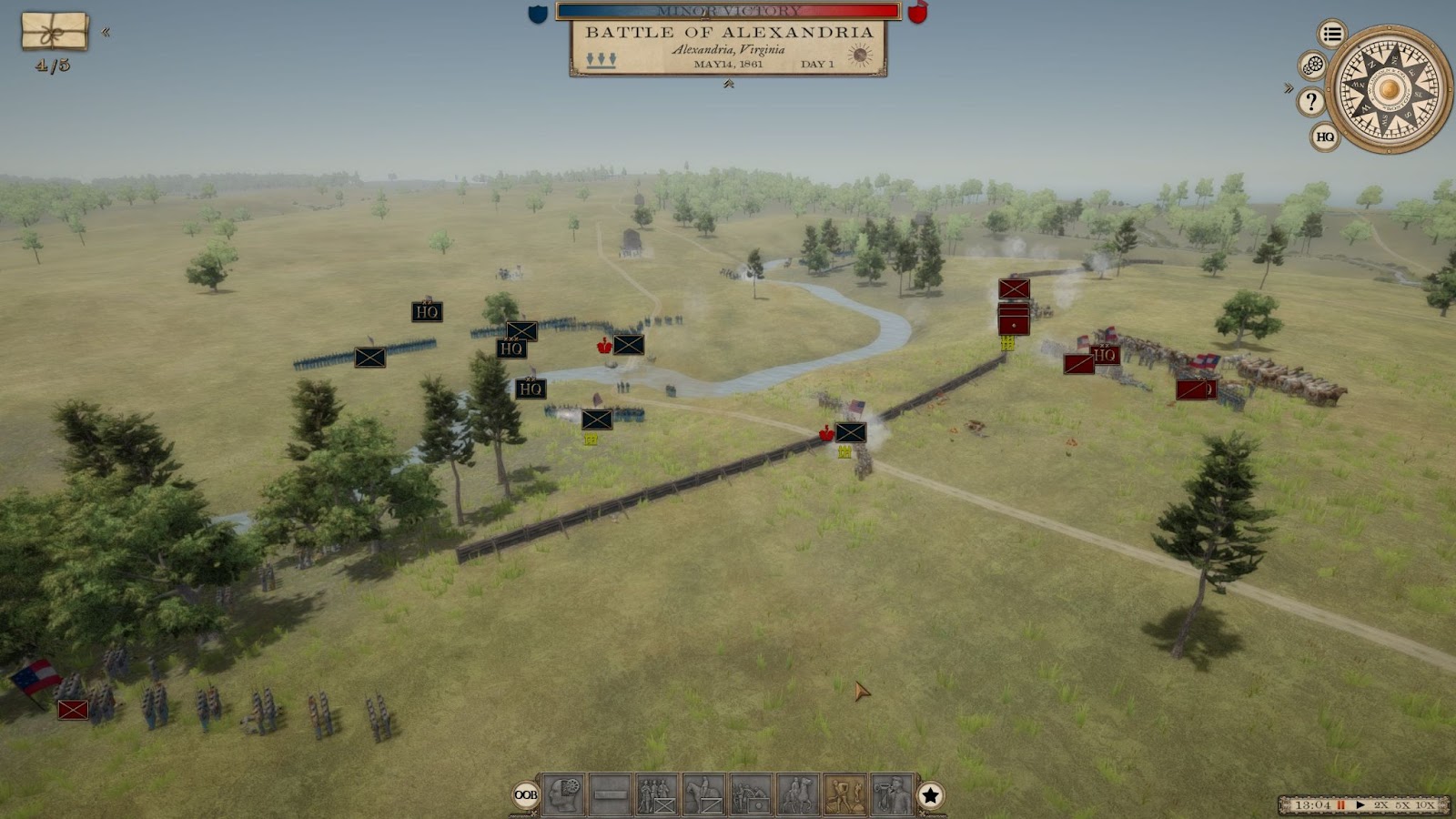Open help with the question mark
1456x819 pixels.
tap(1311, 102)
